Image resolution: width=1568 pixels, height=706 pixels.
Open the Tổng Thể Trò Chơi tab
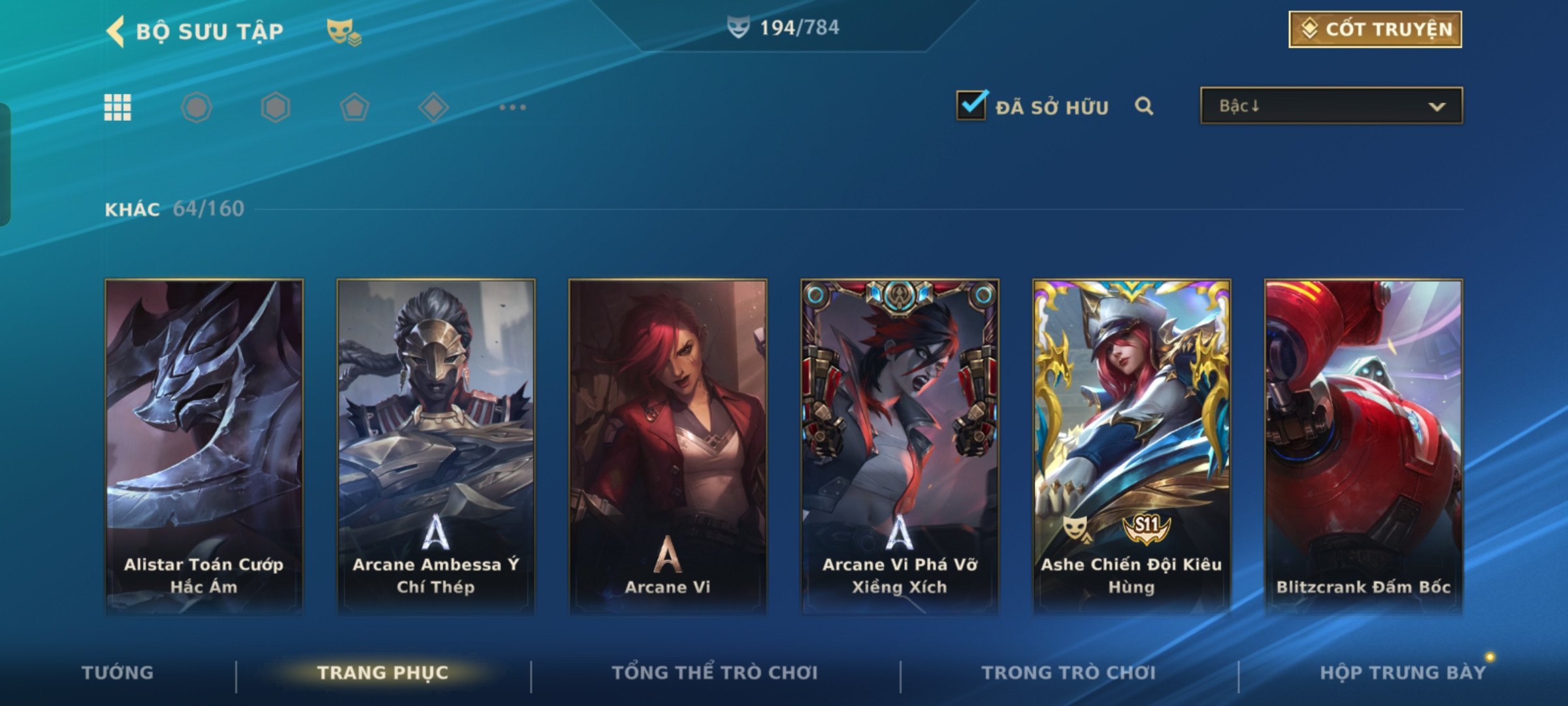(x=715, y=673)
